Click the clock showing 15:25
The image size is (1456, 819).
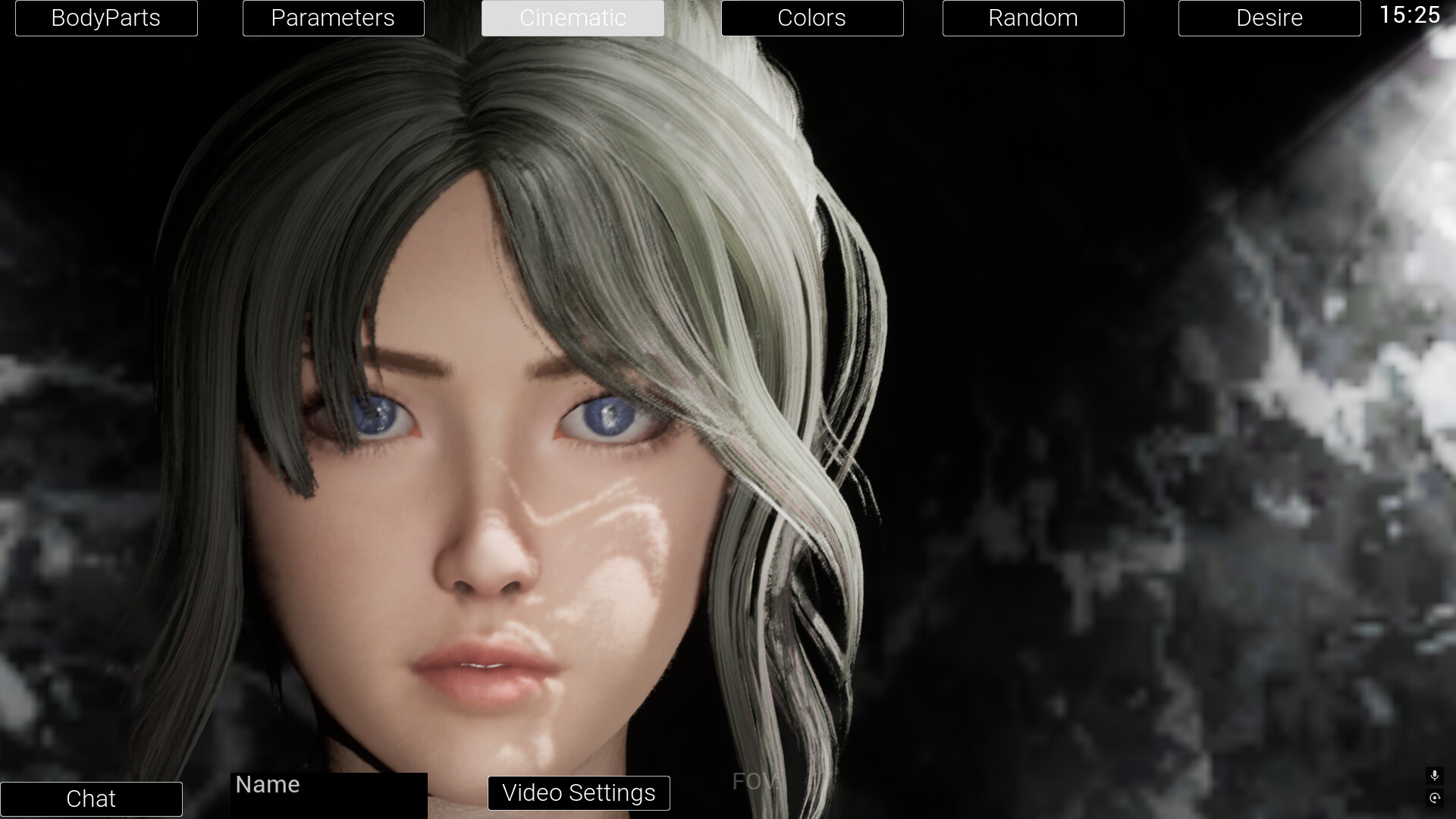coord(1411,15)
